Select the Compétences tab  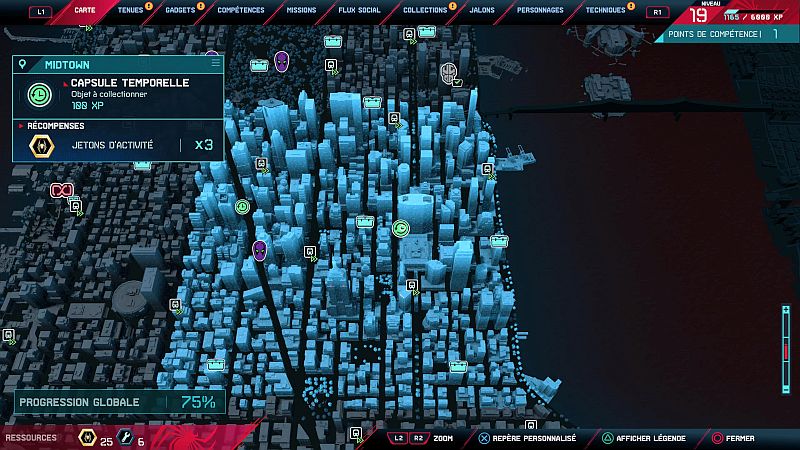point(241,10)
